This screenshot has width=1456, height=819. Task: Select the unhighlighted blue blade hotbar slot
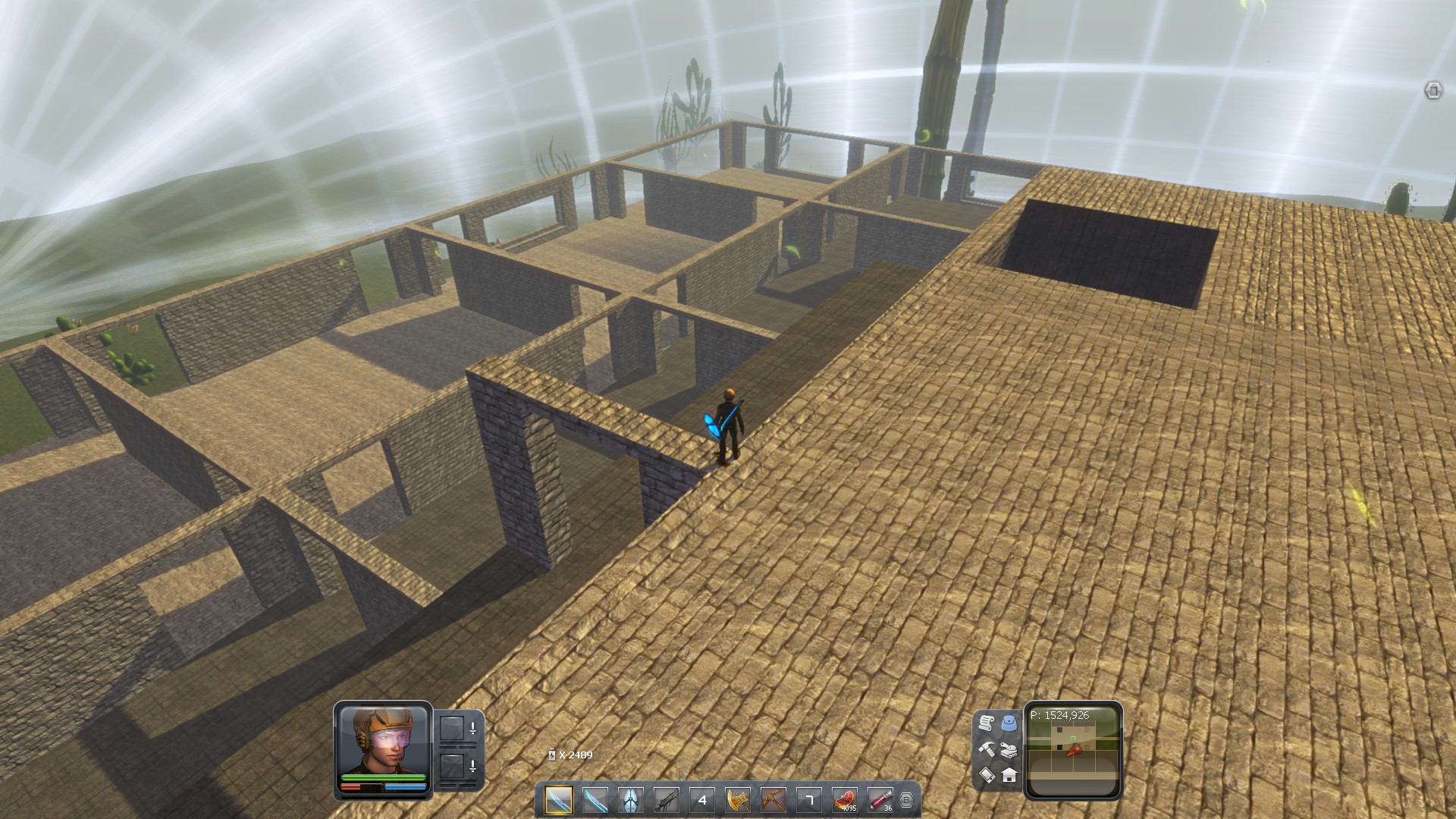pyautogui.click(x=595, y=800)
